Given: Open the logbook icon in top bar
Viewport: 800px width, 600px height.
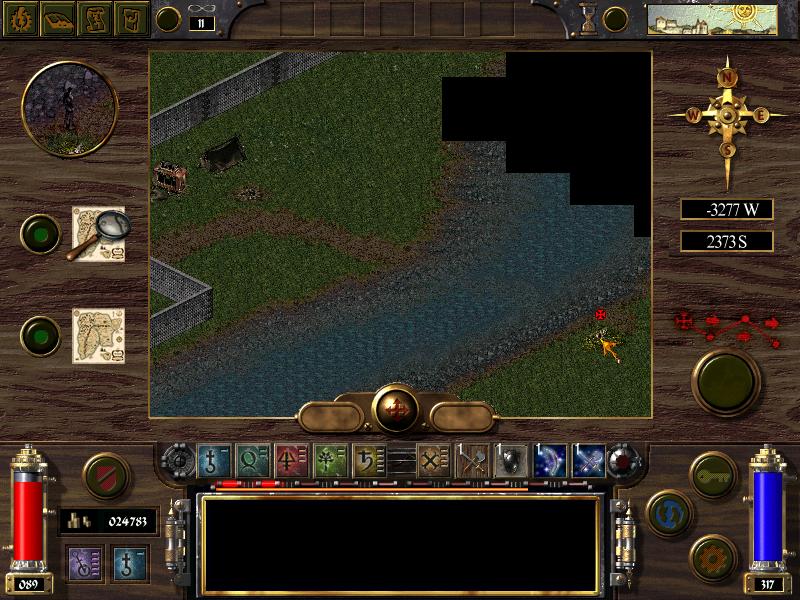Looking at the screenshot, I should 59,18.
